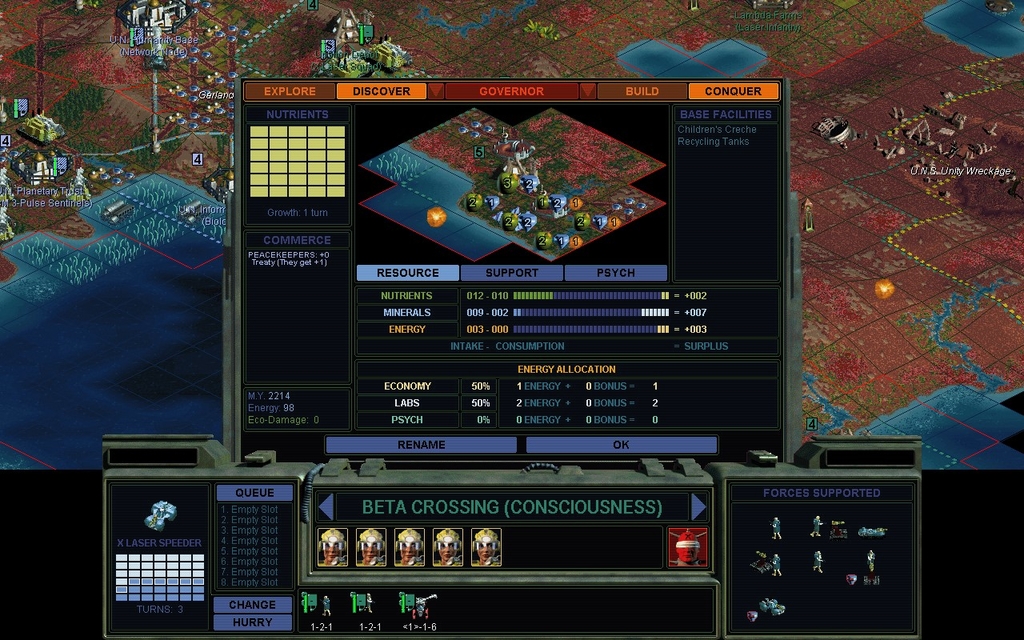This screenshot has height=640, width=1024.
Task: Change the current production item
Action: tap(252, 605)
